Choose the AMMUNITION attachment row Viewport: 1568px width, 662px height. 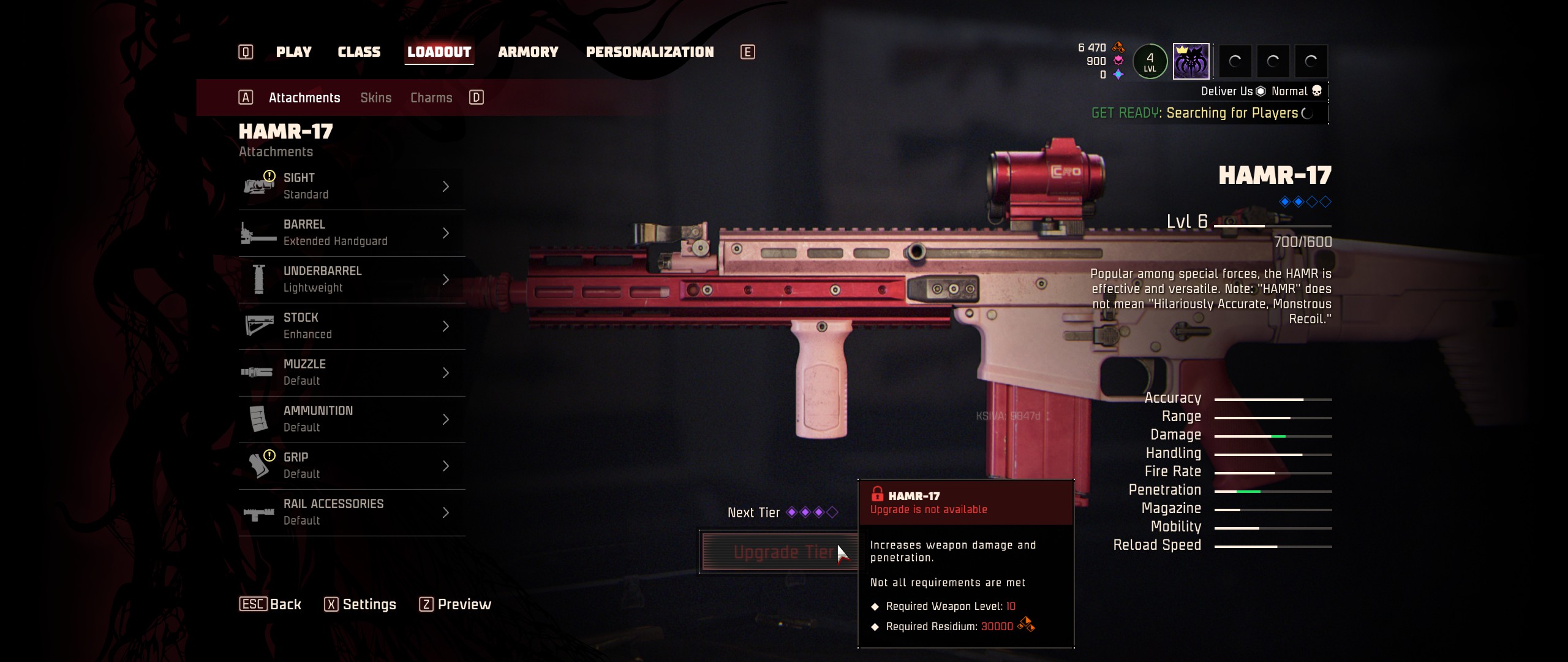tap(352, 419)
